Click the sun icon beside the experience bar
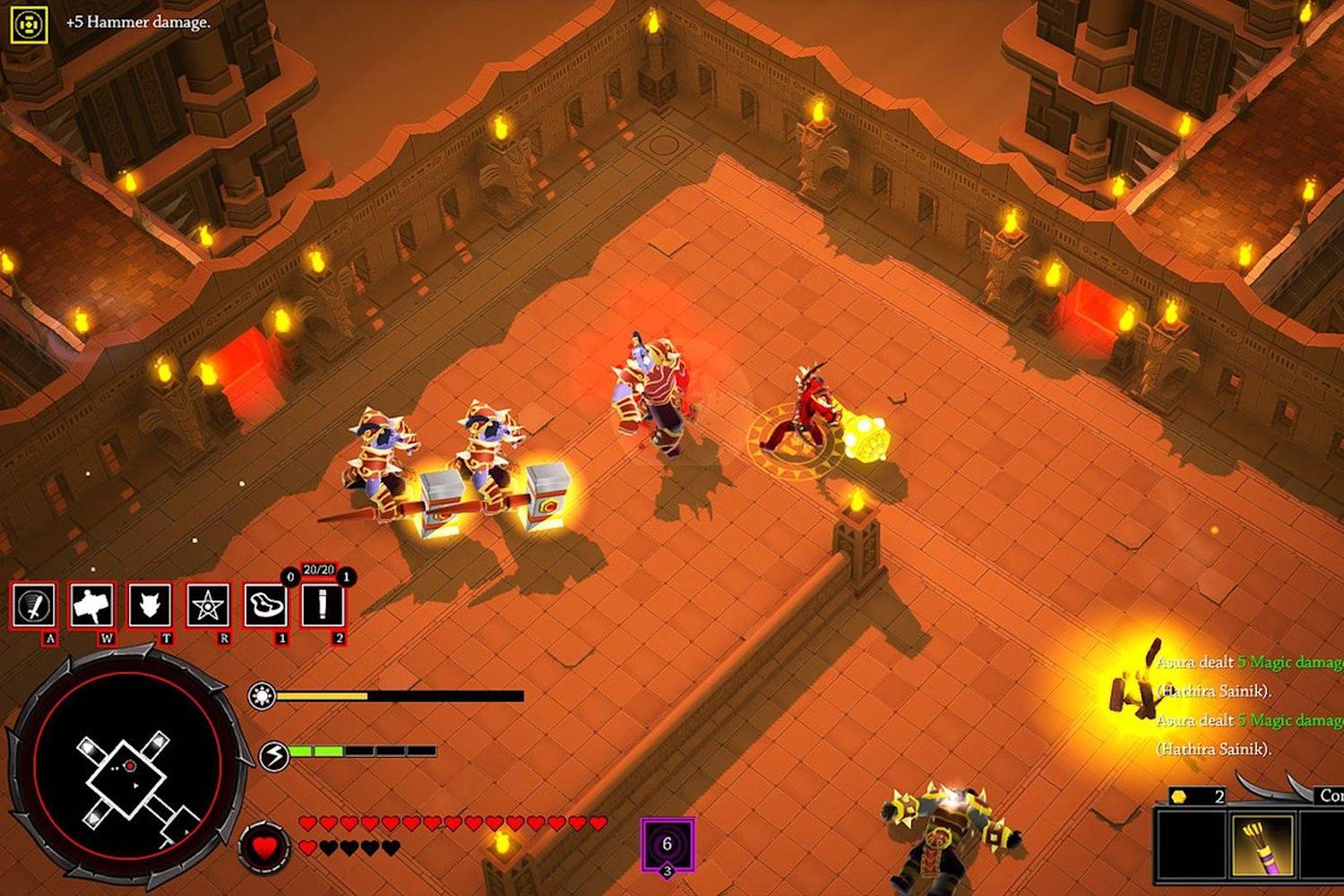Viewport: 1344px width, 896px height. [263, 694]
